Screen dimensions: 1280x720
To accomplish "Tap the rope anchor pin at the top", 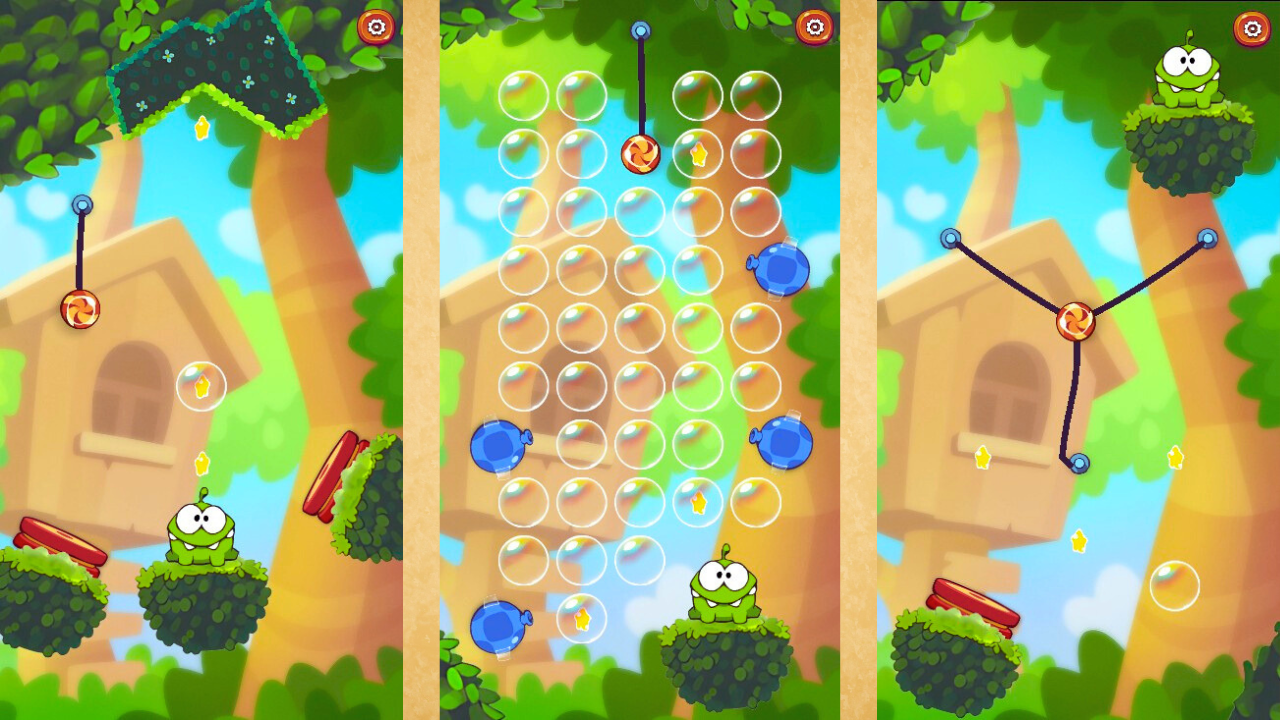I will tap(641, 30).
